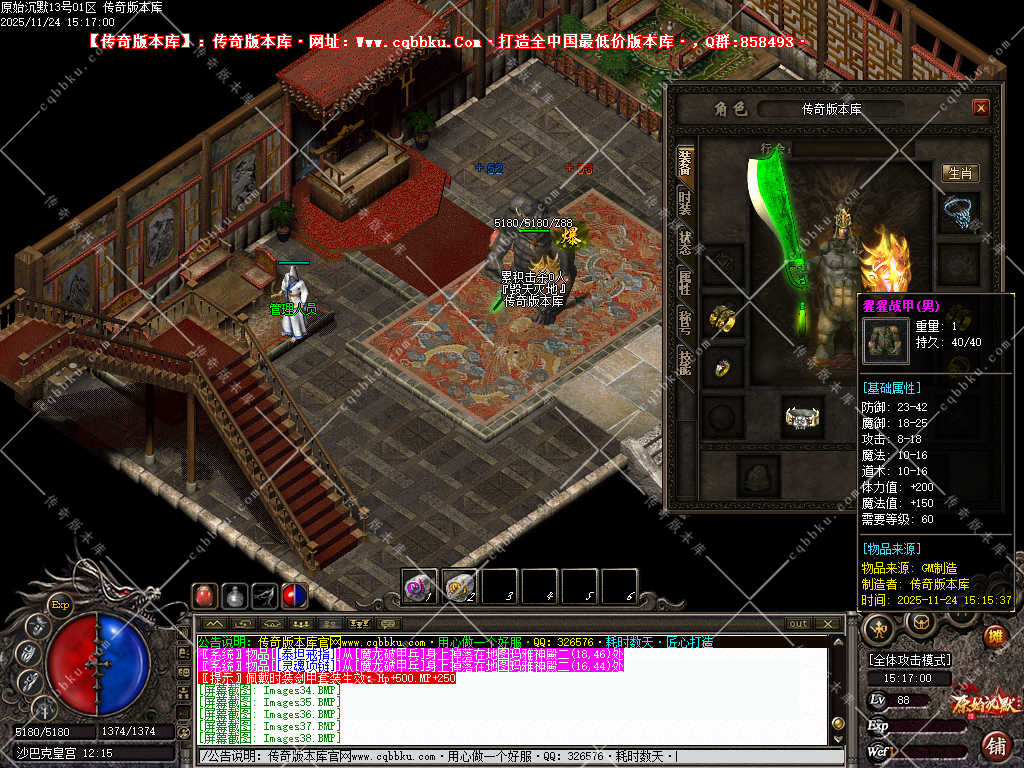
Task: Close the chat window with X
Action: click(826, 623)
